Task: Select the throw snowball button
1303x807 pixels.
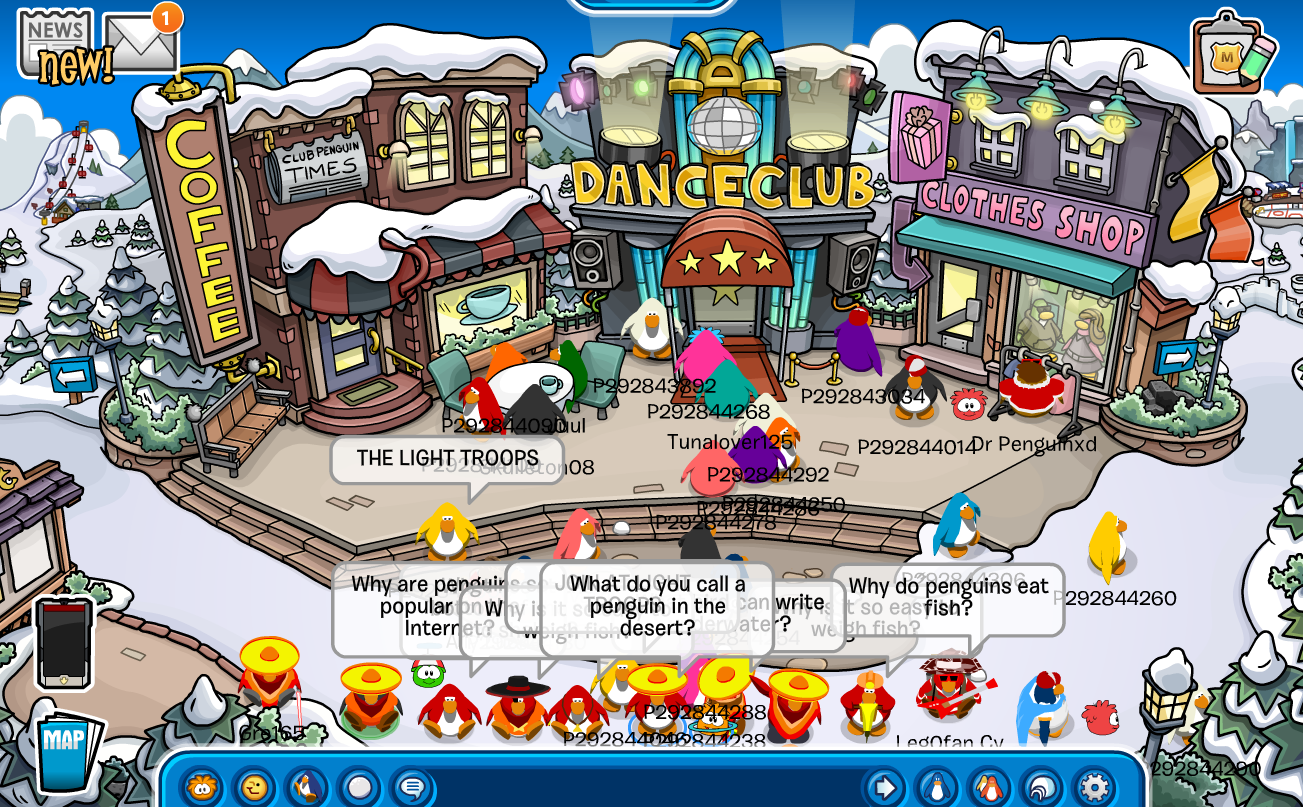Action: pyautogui.click(x=359, y=787)
